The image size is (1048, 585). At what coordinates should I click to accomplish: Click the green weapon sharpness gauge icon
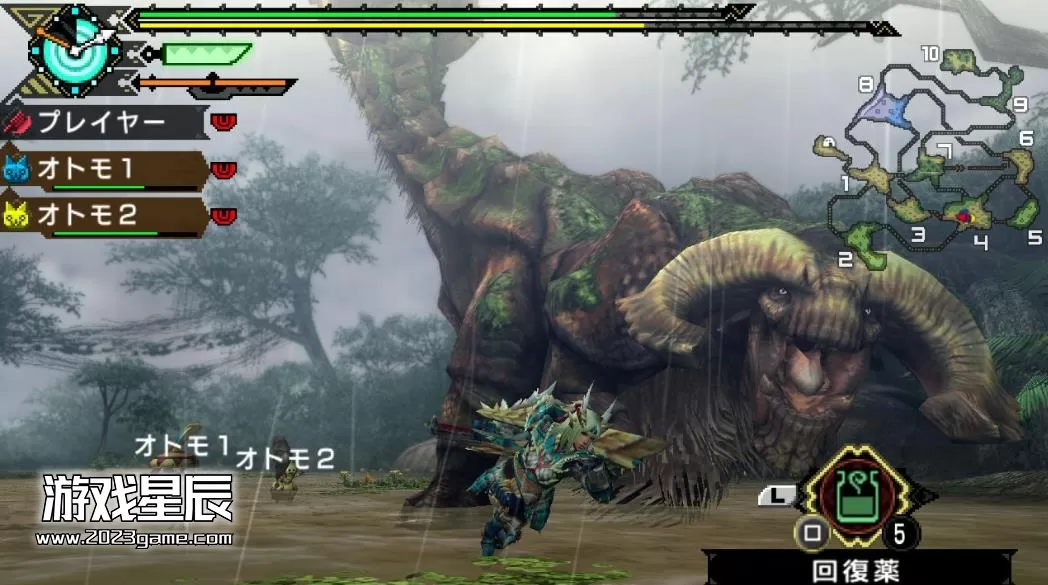[x=203, y=53]
